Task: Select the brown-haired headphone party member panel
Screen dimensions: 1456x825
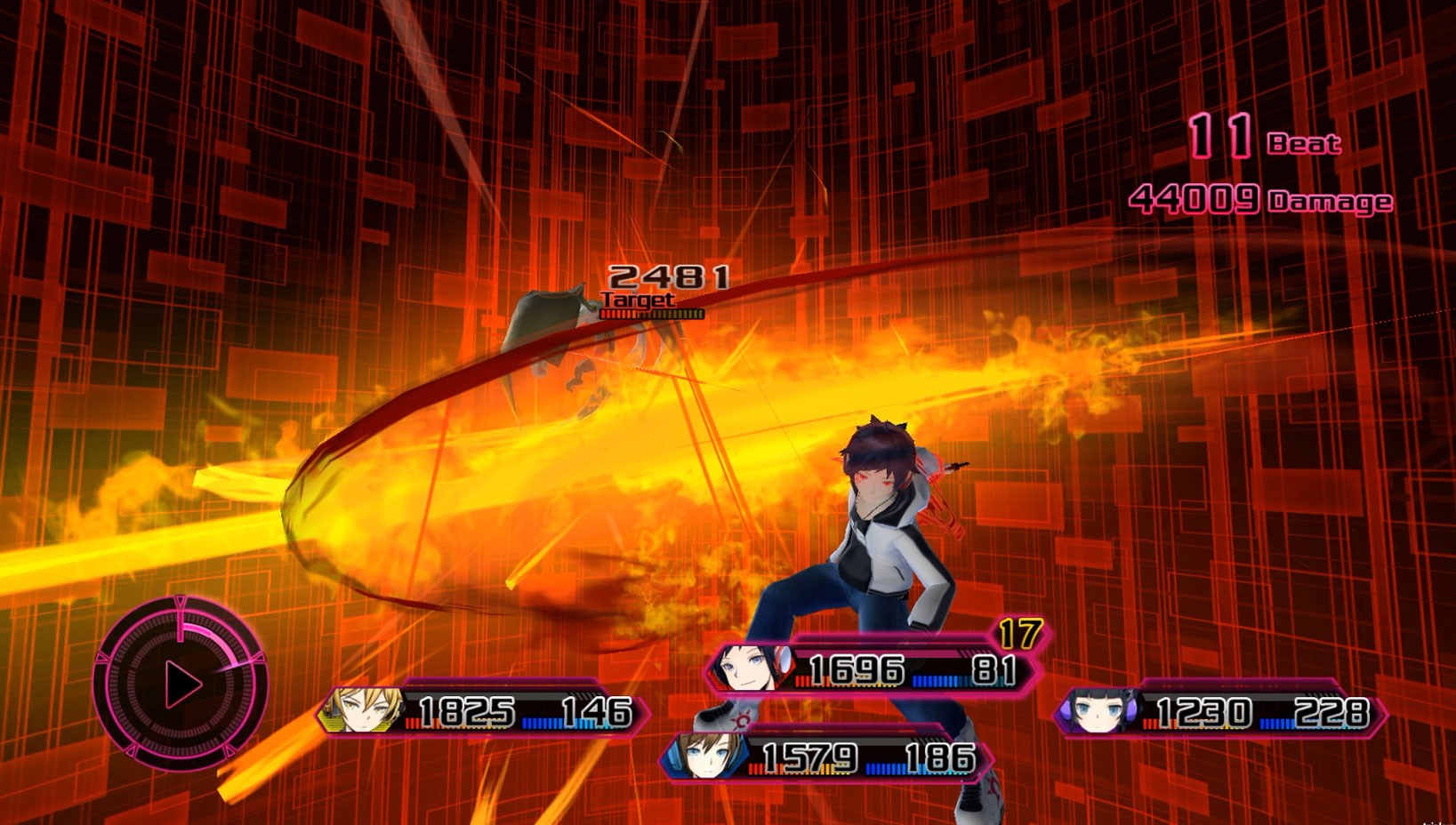Action: coord(827,758)
